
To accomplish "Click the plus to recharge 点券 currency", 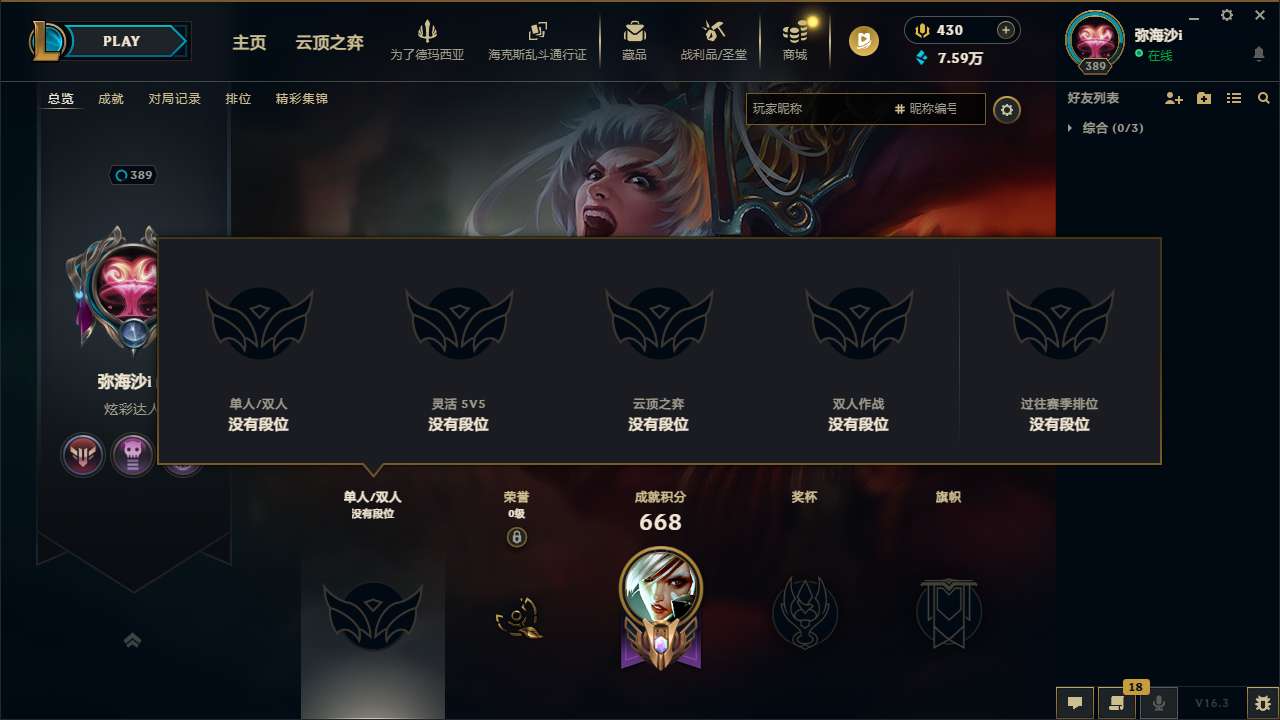I will [x=1003, y=29].
